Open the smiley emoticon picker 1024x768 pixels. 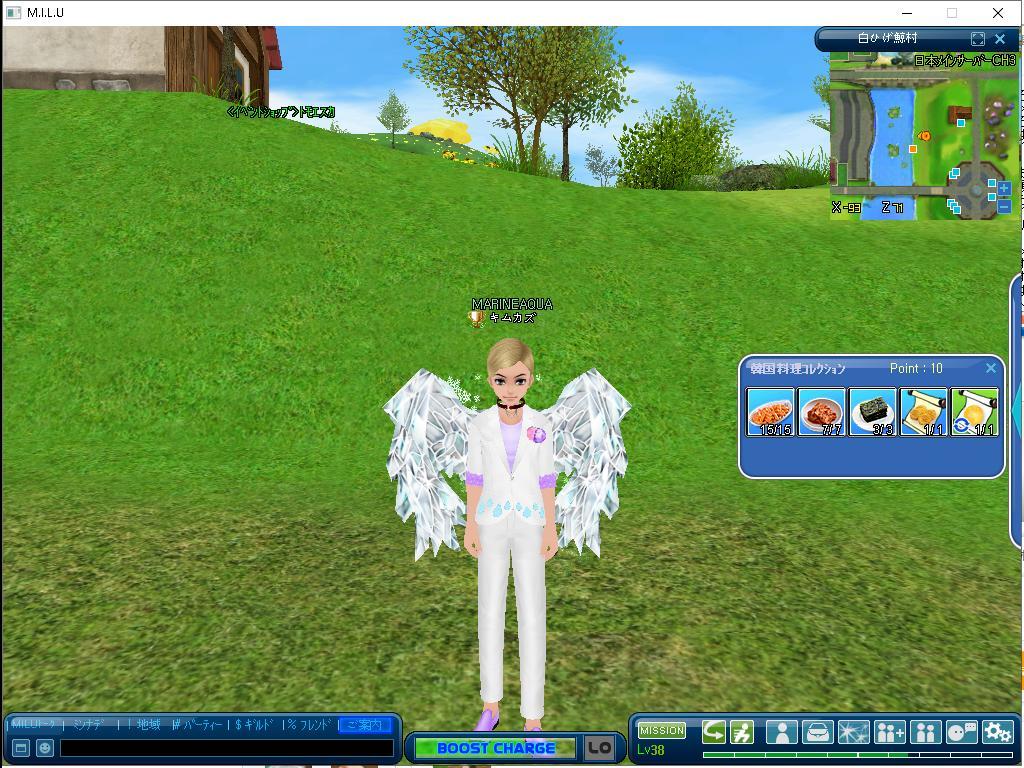(x=45, y=748)
